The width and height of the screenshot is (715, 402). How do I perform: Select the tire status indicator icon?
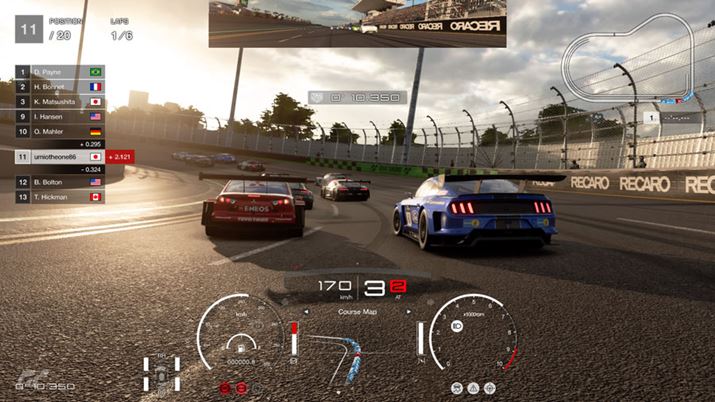161,370
